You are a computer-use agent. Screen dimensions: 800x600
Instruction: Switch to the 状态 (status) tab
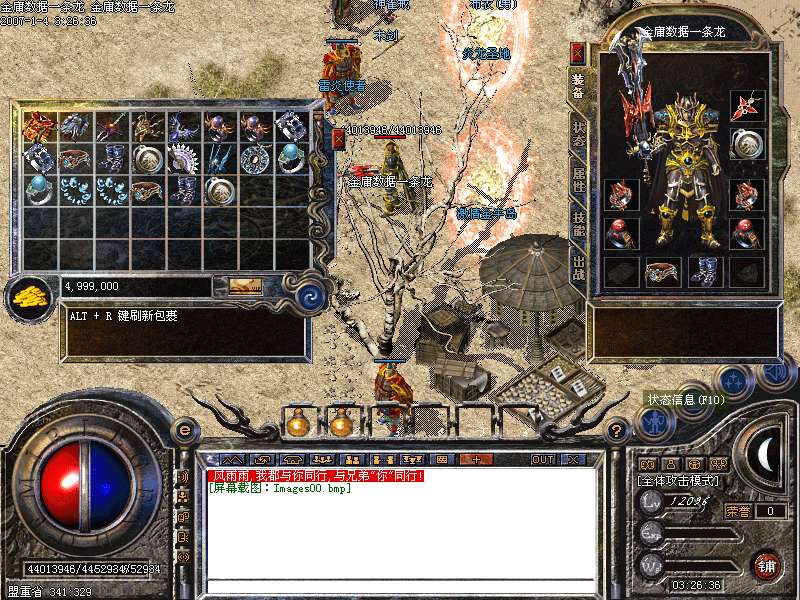(578, 135)
